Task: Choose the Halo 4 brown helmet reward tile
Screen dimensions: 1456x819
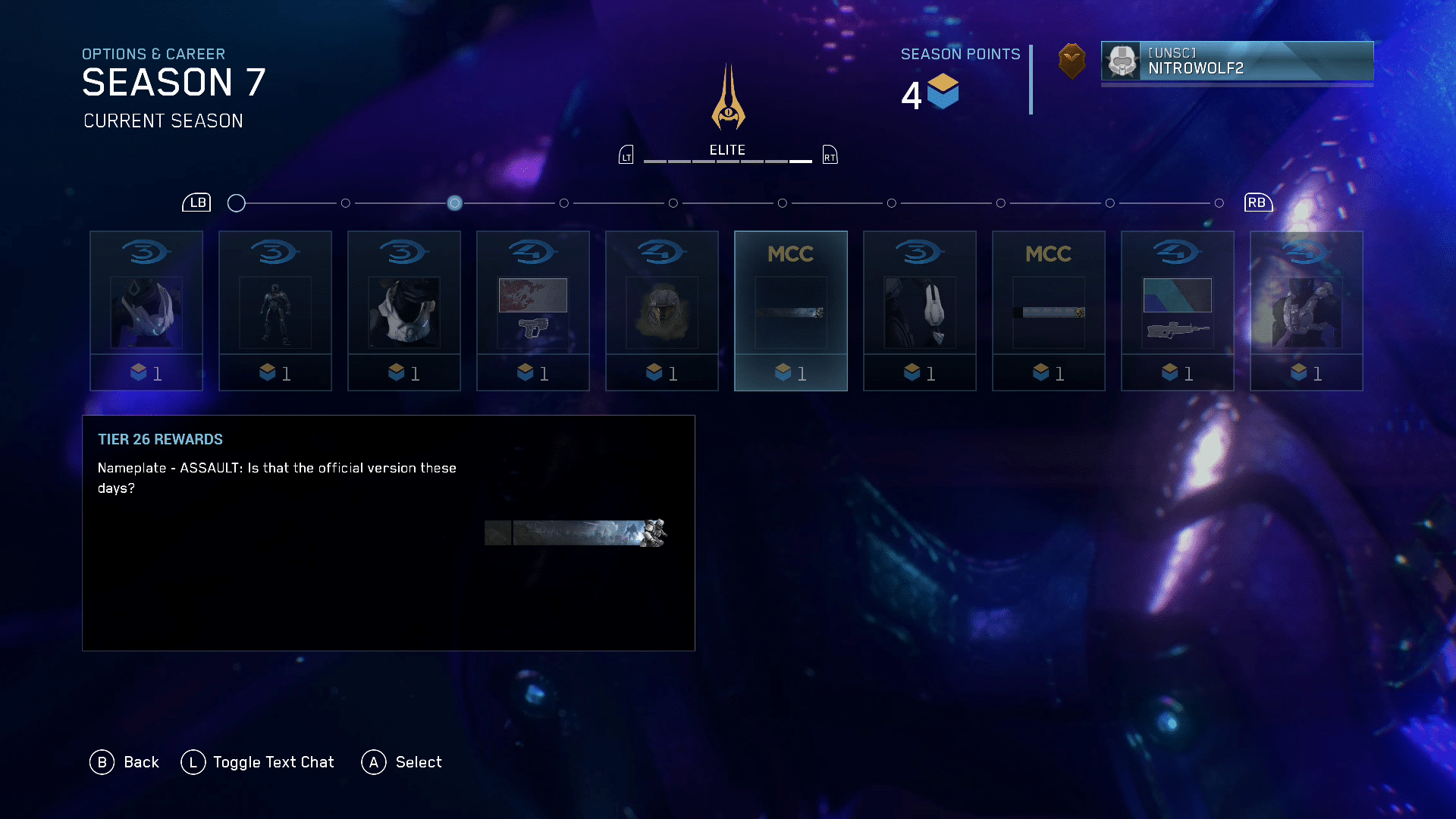Action: point(662,311)
